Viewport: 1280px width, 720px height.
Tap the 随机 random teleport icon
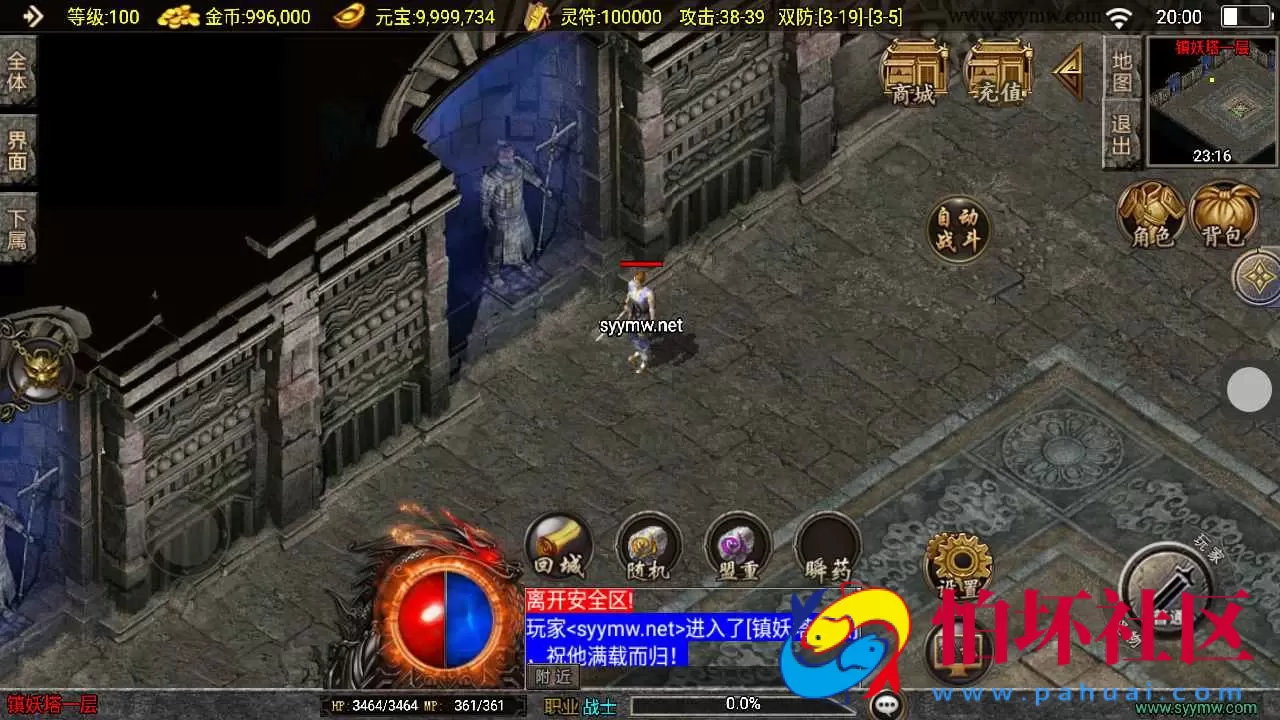(648, 547)
